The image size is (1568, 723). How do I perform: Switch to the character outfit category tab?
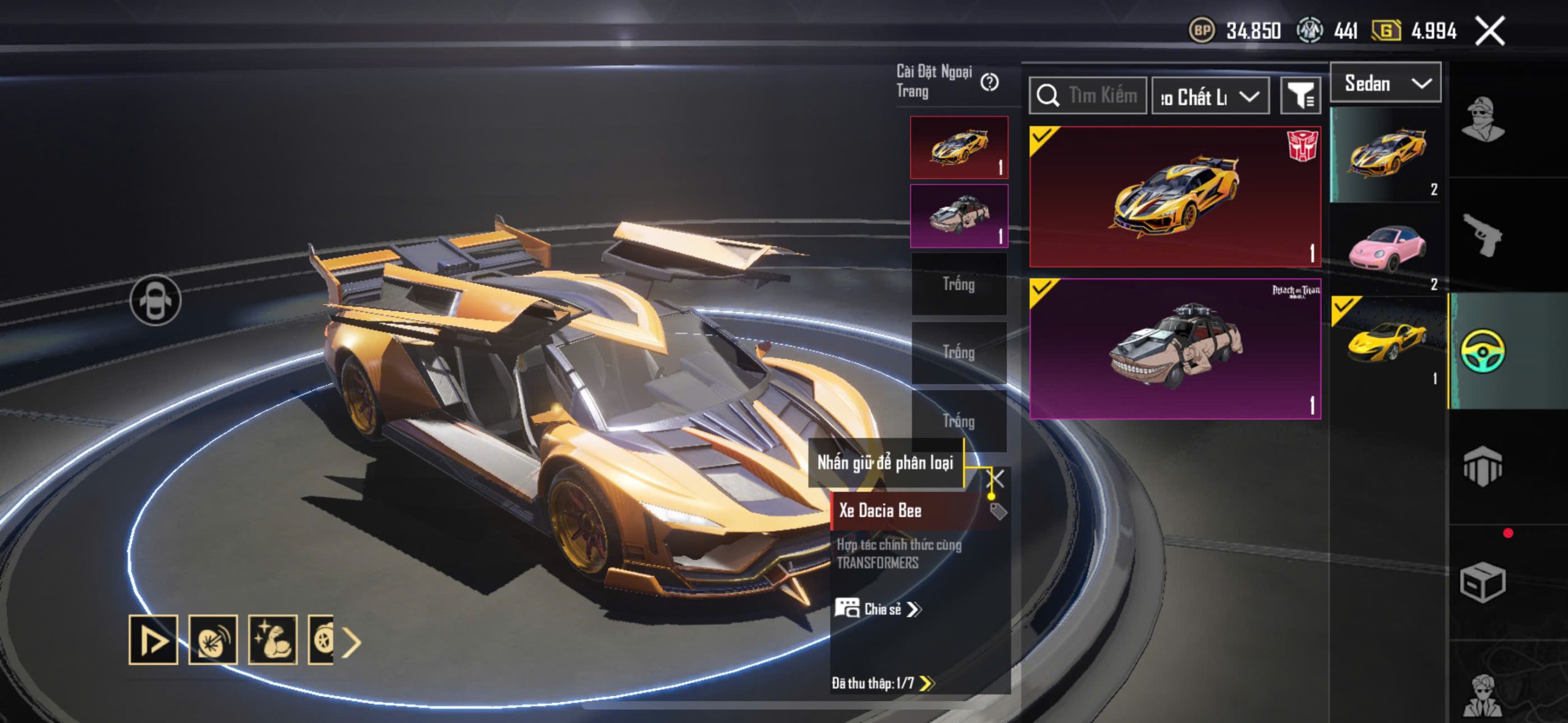point(1483,119)
